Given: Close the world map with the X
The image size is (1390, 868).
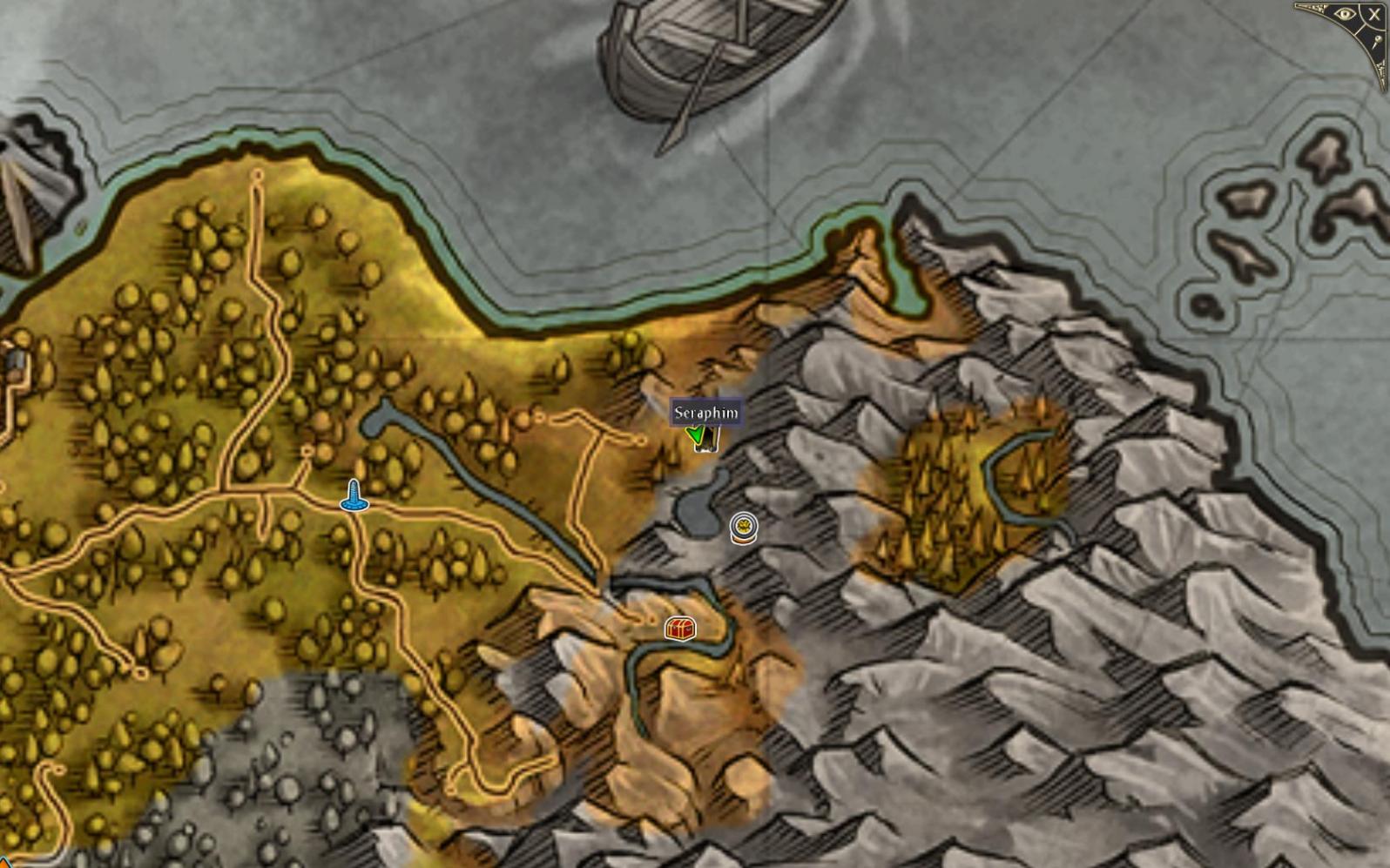Looking at the screenshot, I should click(x=1374, y=14).
